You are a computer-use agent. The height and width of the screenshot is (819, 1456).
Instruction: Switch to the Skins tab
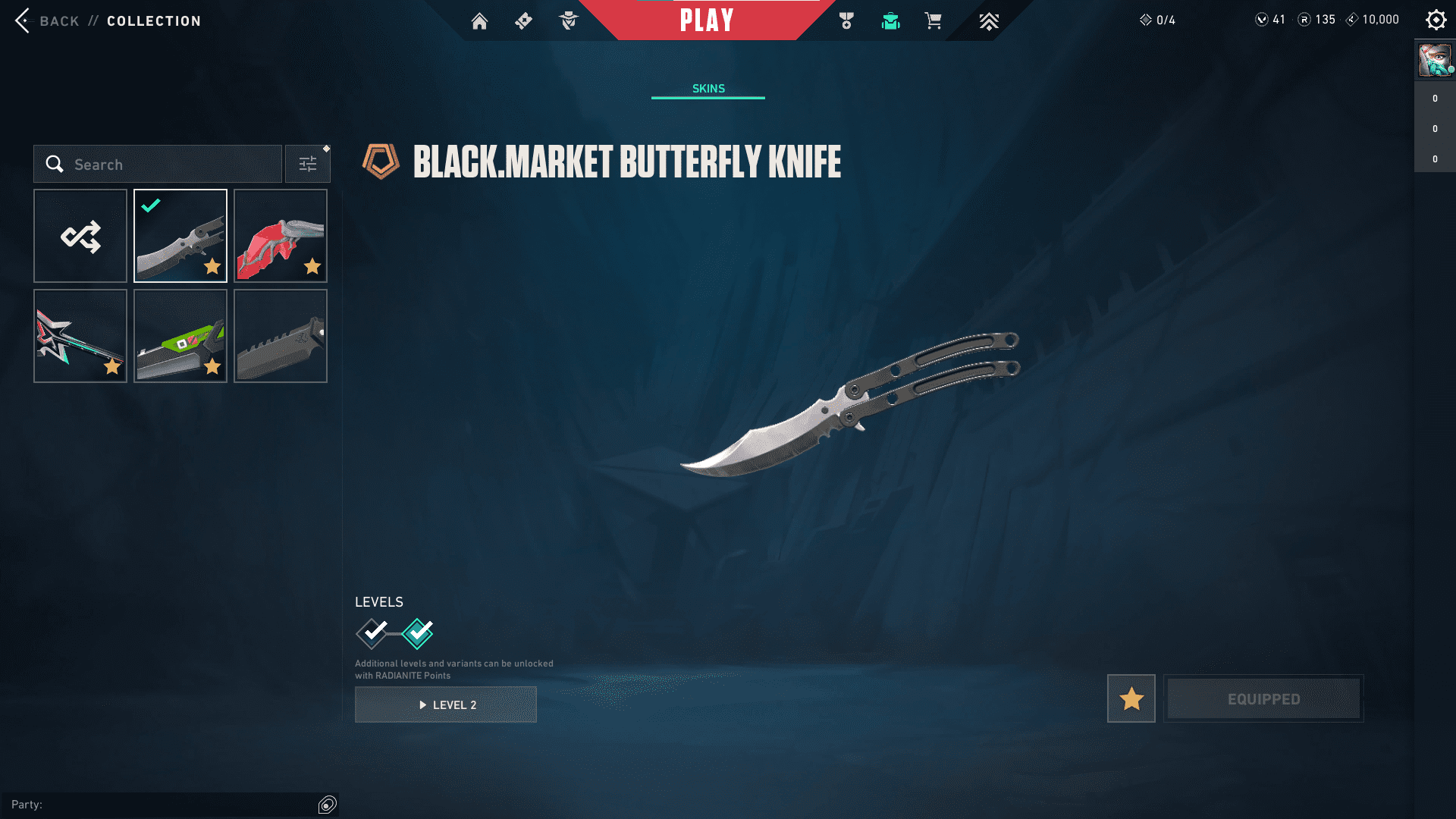(708, 87)
